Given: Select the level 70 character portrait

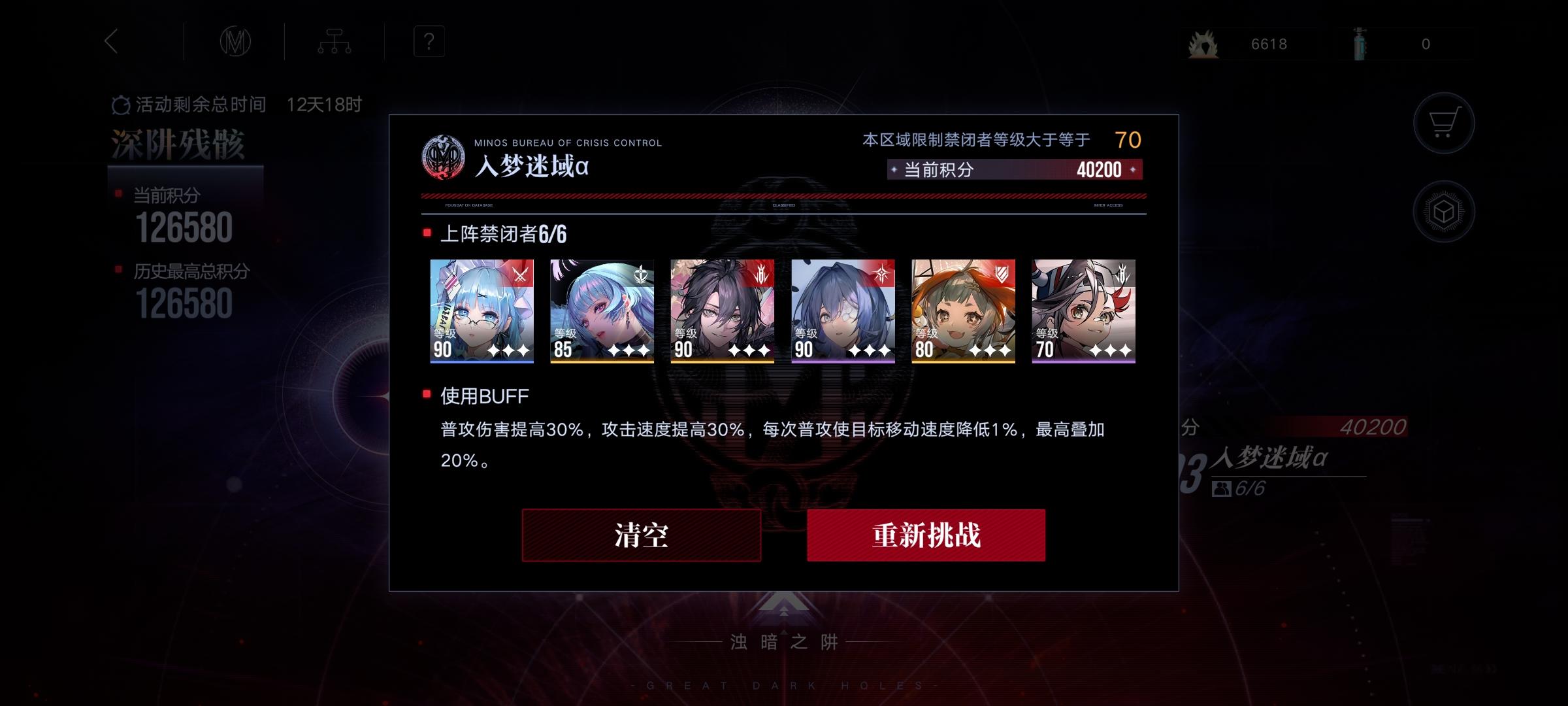Looking at the screenshot, I should pos(1084,312).
